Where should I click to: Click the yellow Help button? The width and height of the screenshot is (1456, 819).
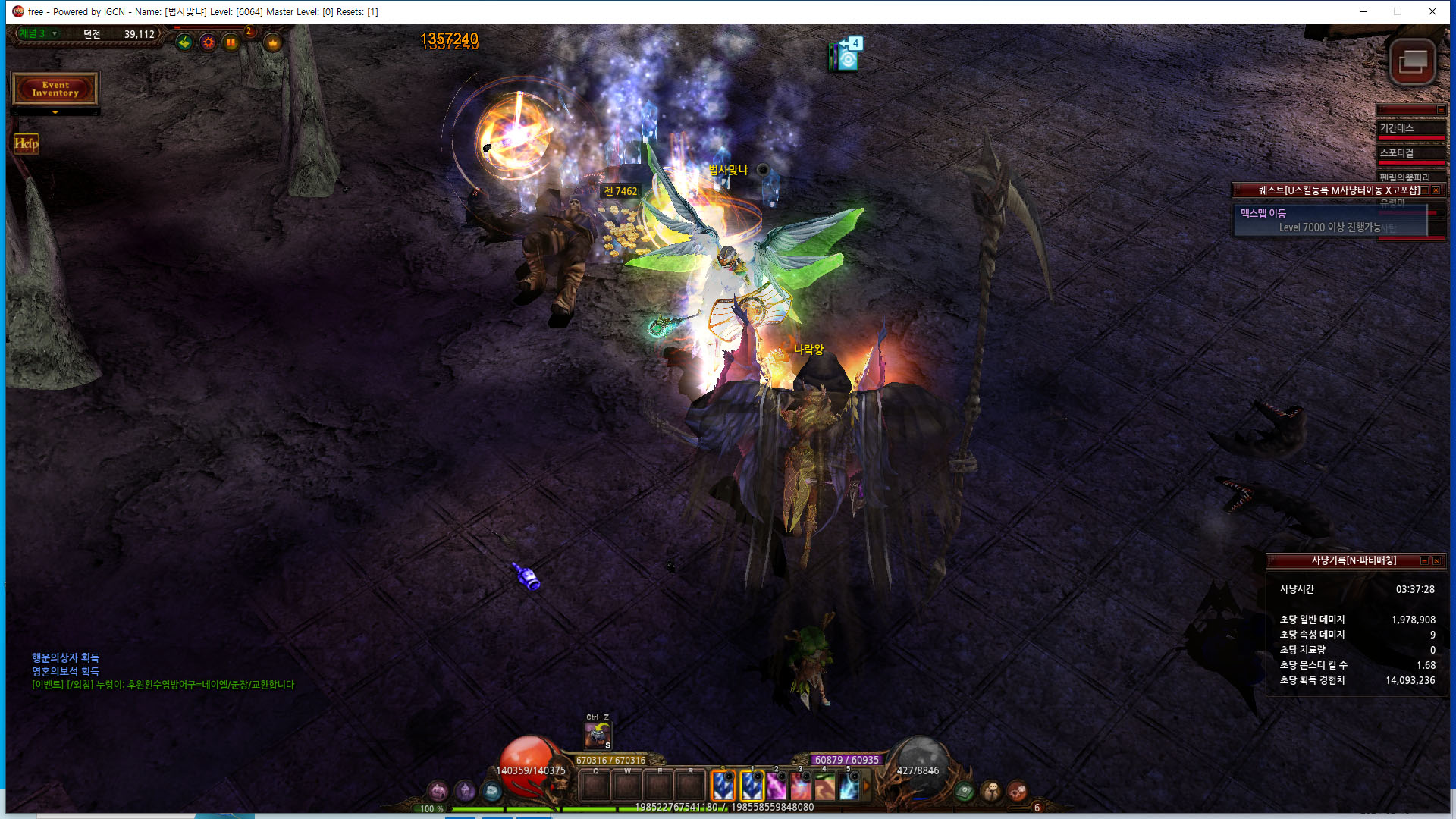(26, 143)
